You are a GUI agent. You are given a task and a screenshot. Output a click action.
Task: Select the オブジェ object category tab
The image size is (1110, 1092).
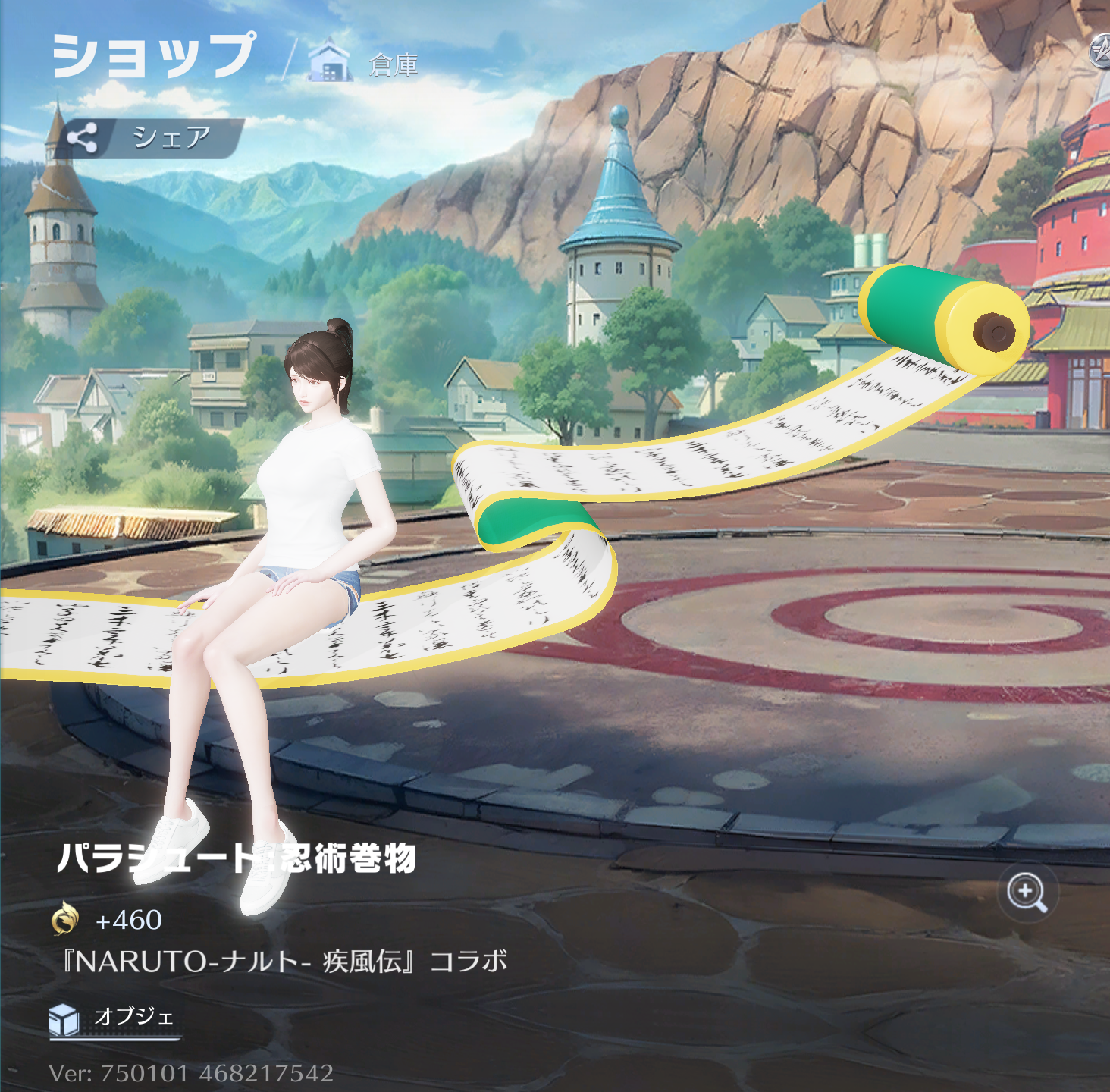coord(114,1018)
